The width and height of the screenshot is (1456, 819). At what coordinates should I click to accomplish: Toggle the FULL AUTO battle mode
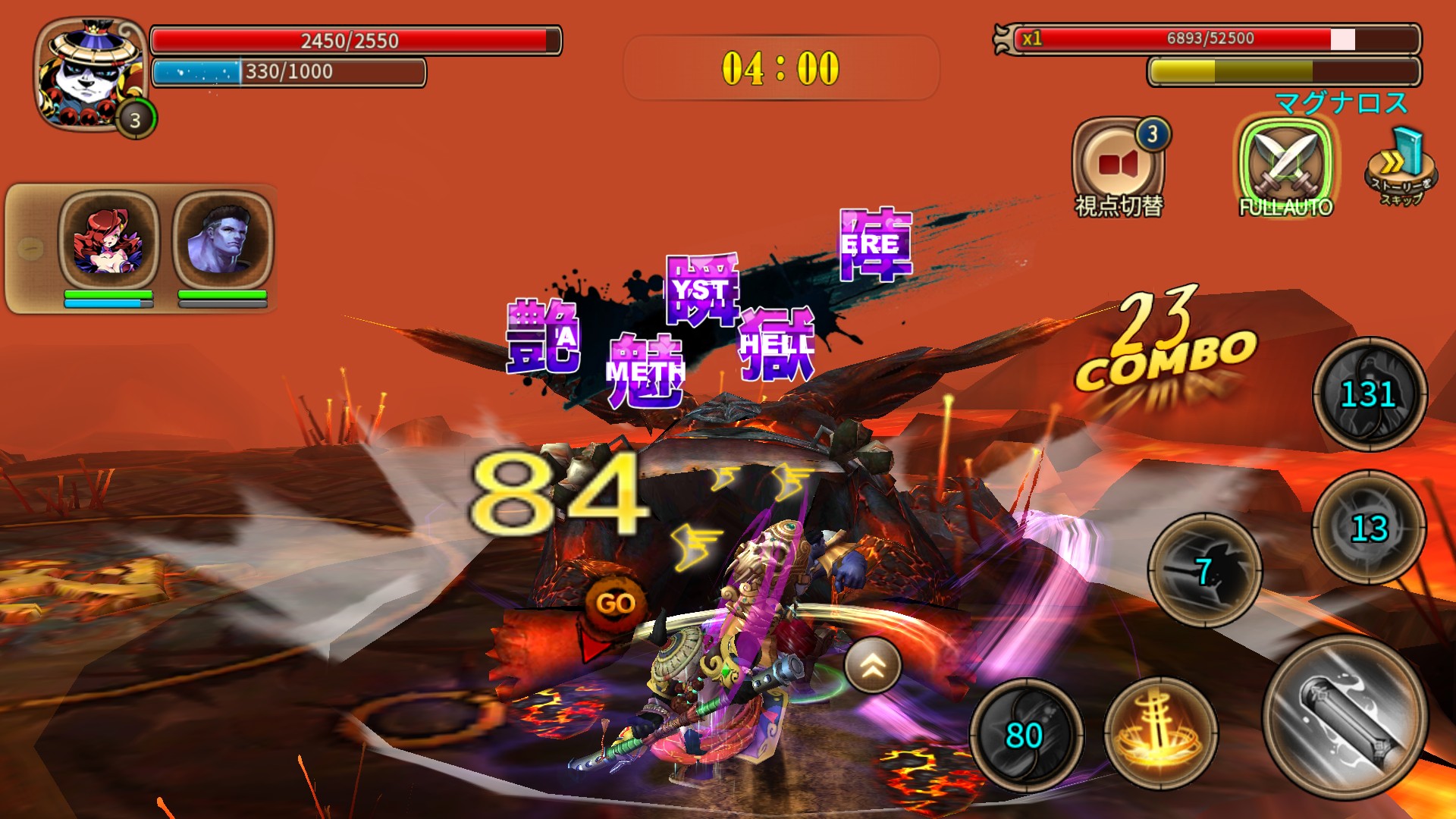[x=1285, y=166]
